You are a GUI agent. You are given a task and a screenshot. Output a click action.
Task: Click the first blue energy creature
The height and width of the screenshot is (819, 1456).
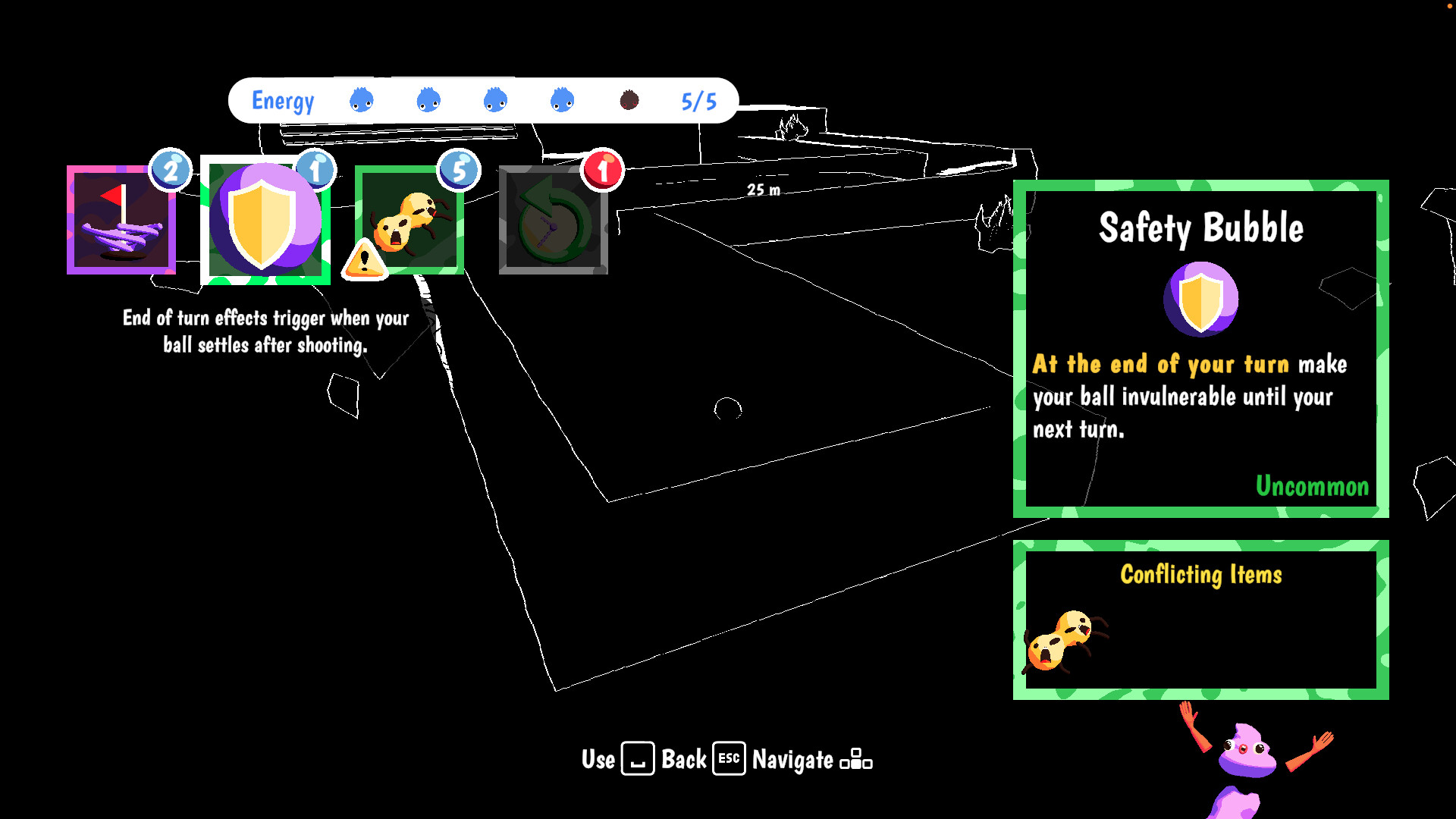360,99
